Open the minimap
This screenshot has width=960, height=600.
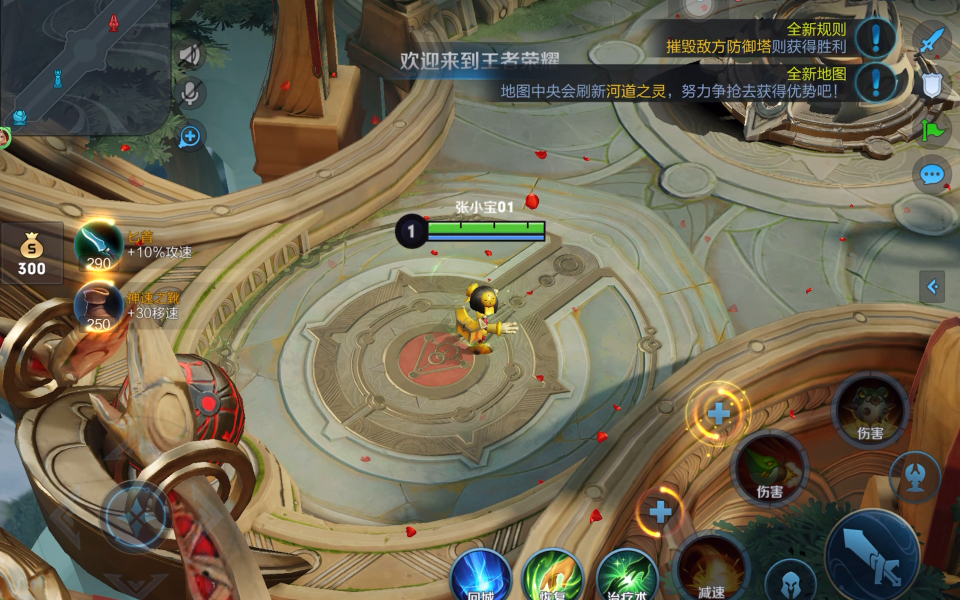point(84,66)
